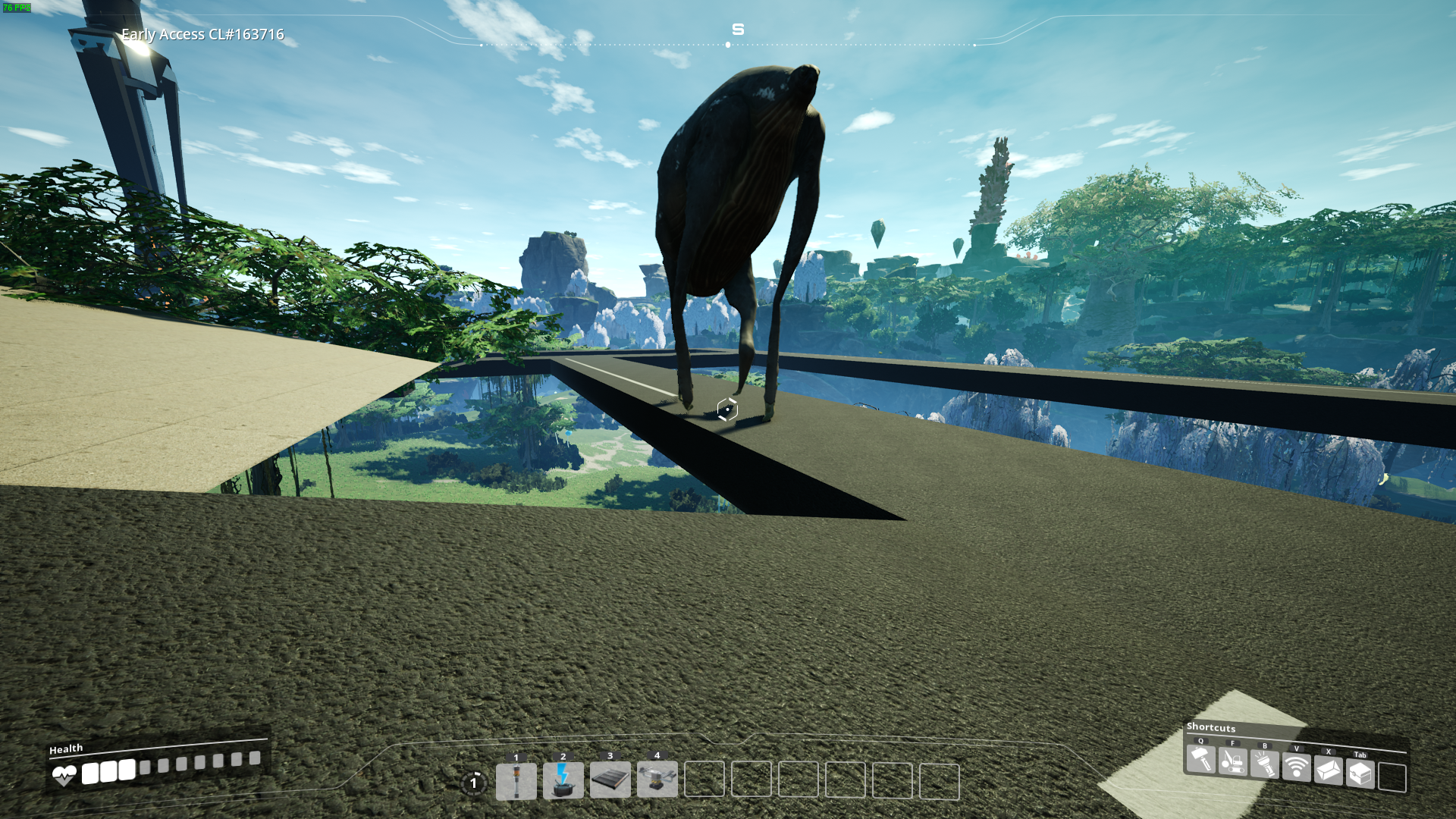Screen dimensions: 1456x819
Task: Open the inventory chest shortcut
Action: (1360, 773)
